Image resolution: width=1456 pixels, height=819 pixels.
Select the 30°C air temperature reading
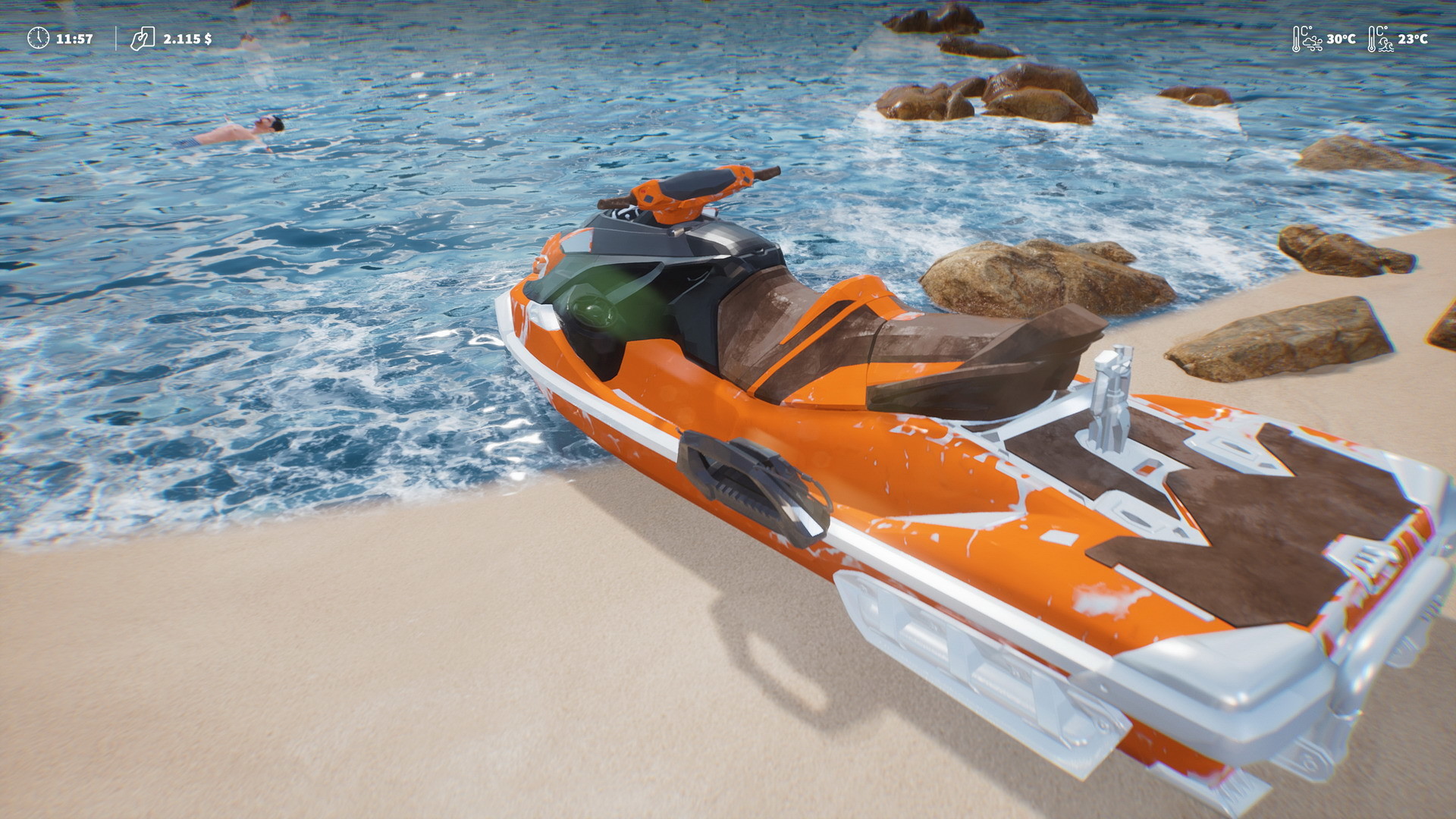click(1341, 39)
